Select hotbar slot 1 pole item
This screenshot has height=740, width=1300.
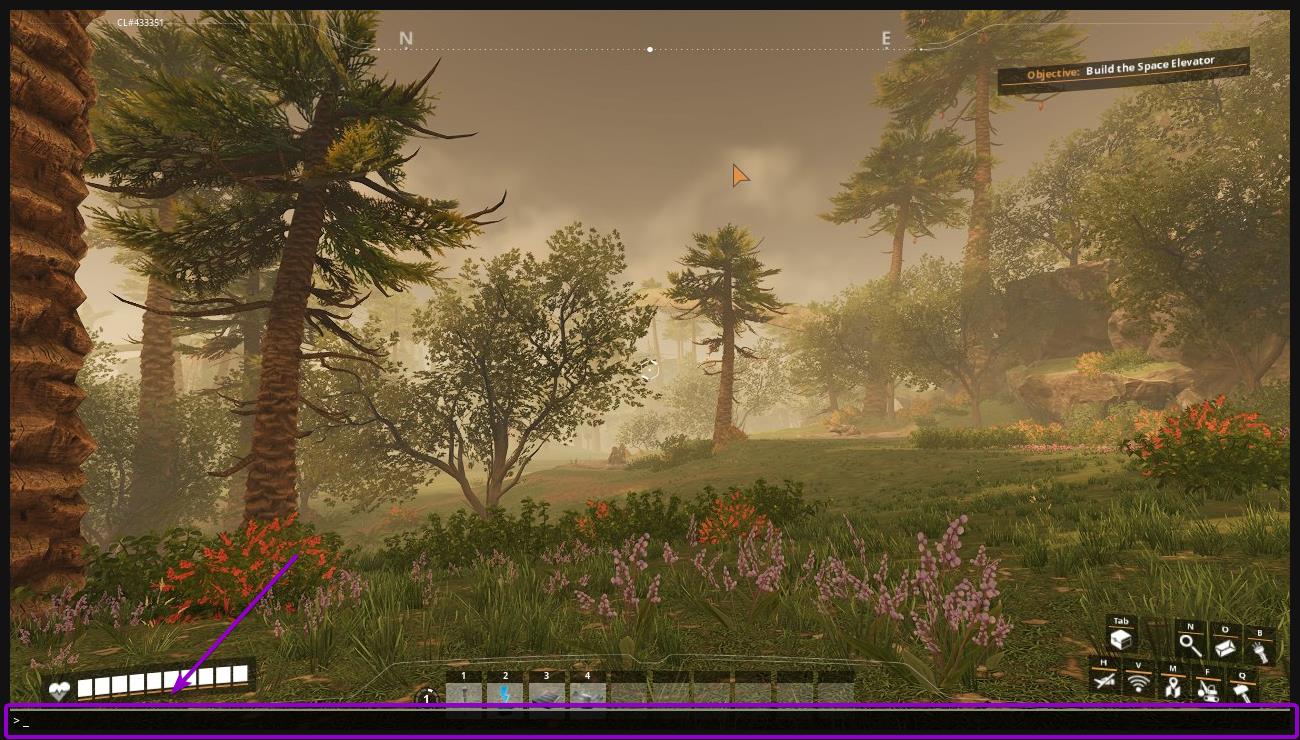coord(464,693)
